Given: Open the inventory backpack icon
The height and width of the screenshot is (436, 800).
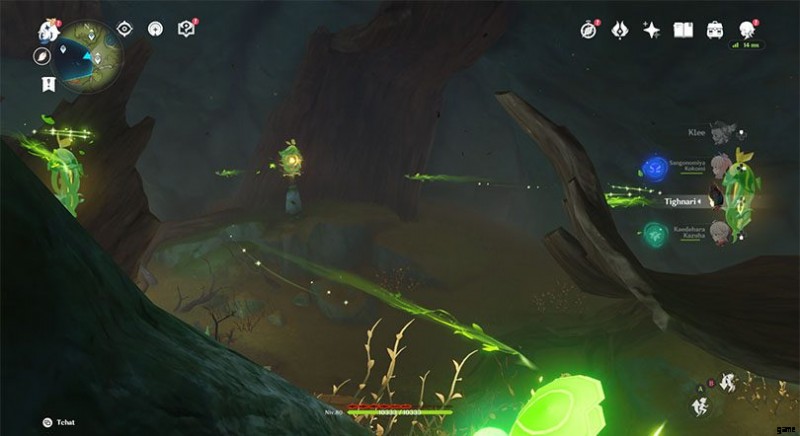Looking at the screenshot, I should pos(715,30).
